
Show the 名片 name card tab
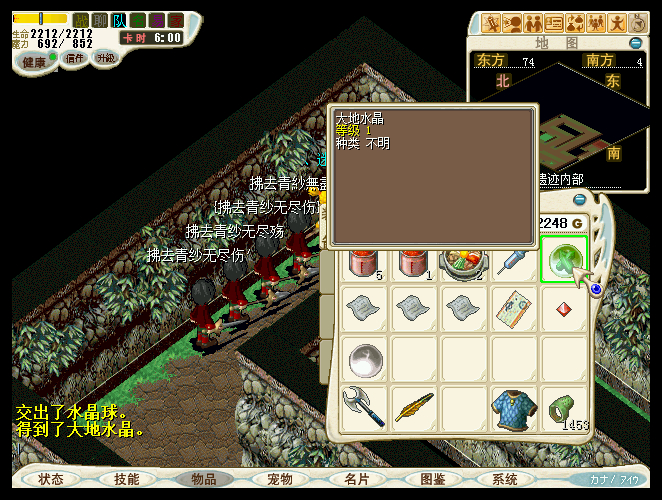357,480
